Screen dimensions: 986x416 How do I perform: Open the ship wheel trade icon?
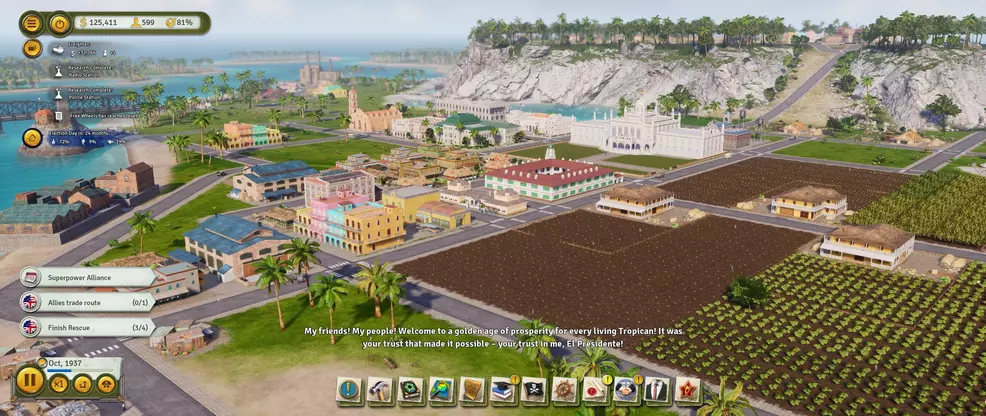(565, 390)
